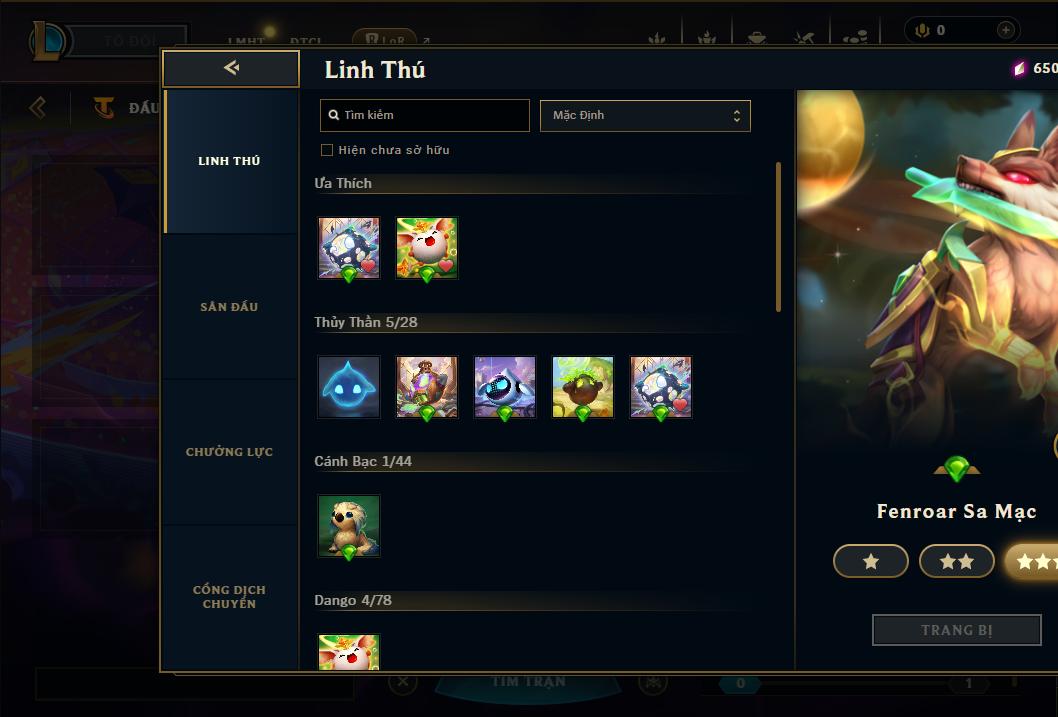Switch to the Linh Thú tab
The image size is (1058, 717).
pyautogui.click(x=229, y=161)
